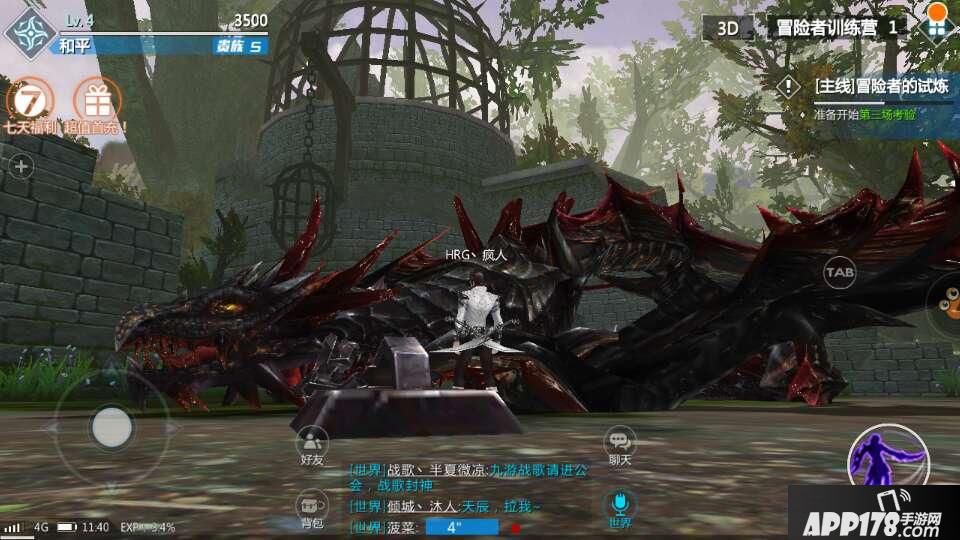Play the 4-second voice message
This screenshot has height=540, width=960.
tap(461, 527)
